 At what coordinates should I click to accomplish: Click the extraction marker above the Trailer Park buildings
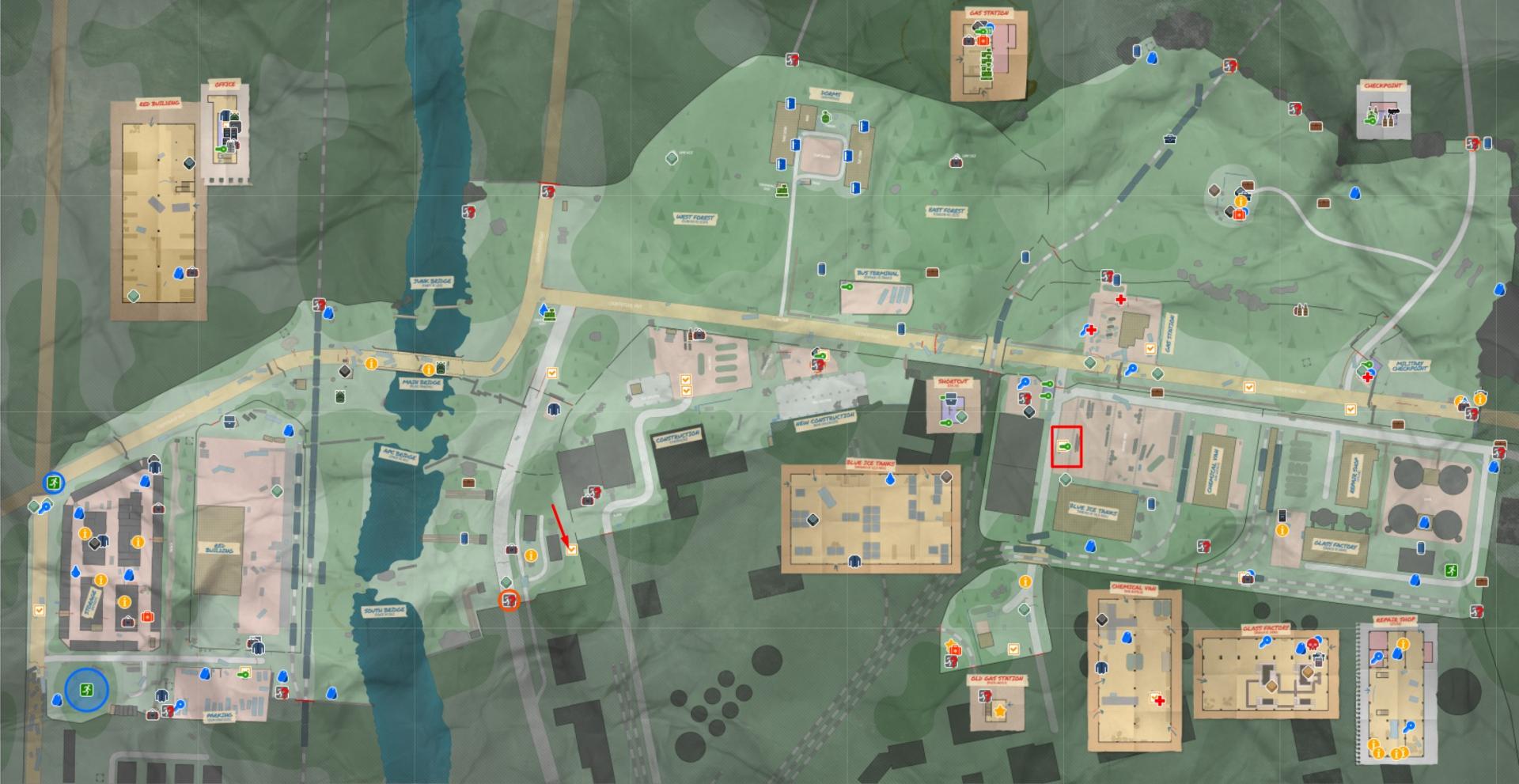53,481
